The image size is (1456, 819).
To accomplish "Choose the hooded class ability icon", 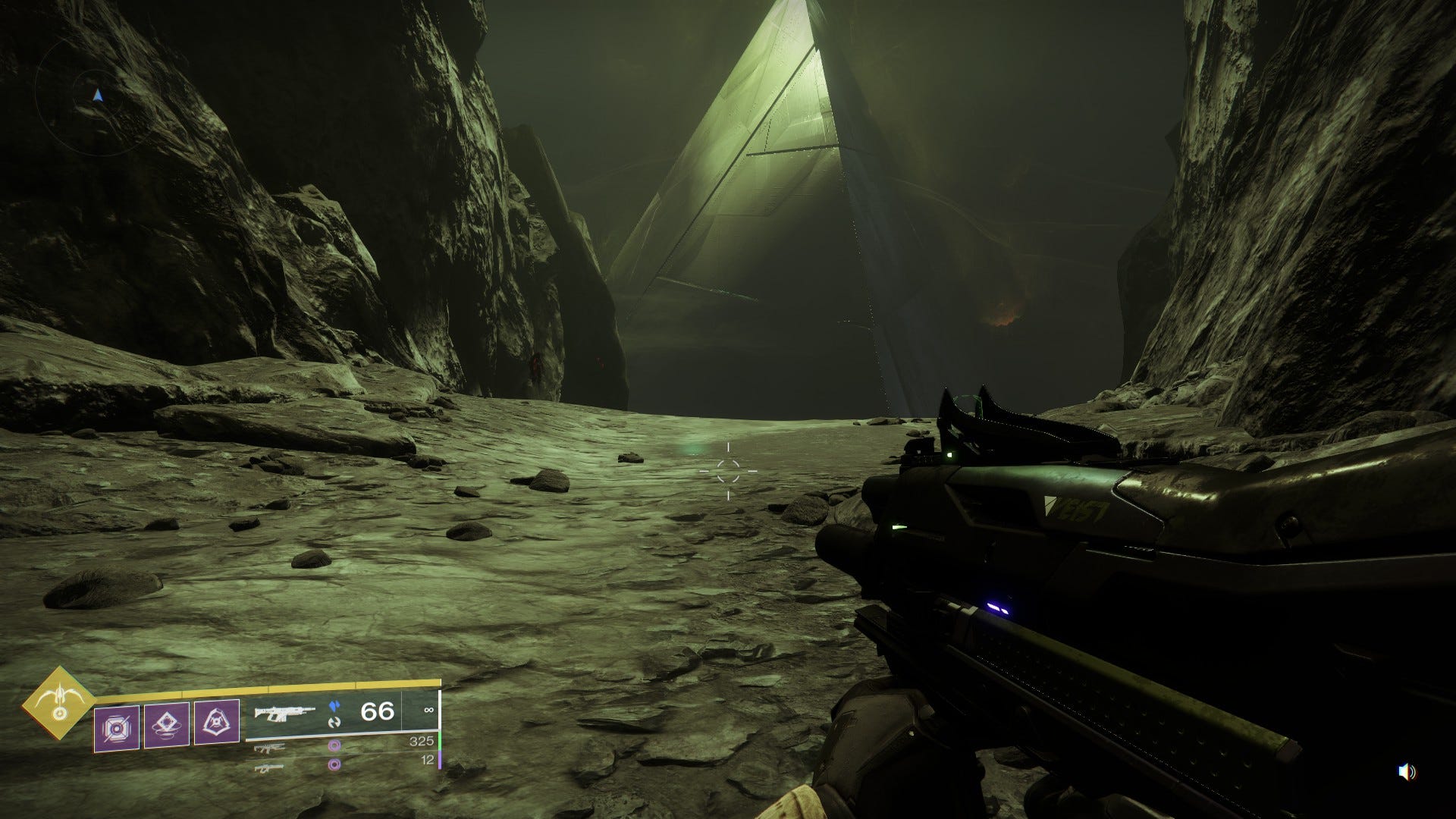I will pyautogui.click(x=217, y=723).
